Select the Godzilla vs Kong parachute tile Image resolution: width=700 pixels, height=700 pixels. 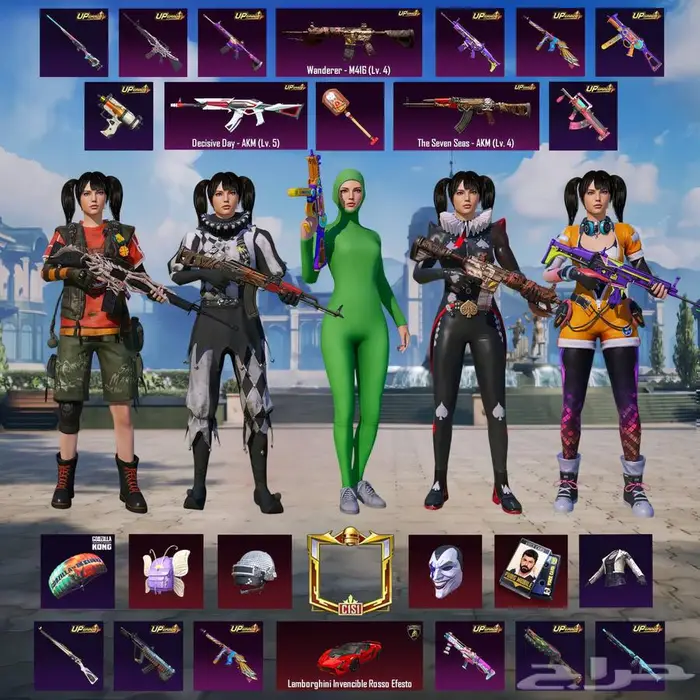click(x=77, y=571)
